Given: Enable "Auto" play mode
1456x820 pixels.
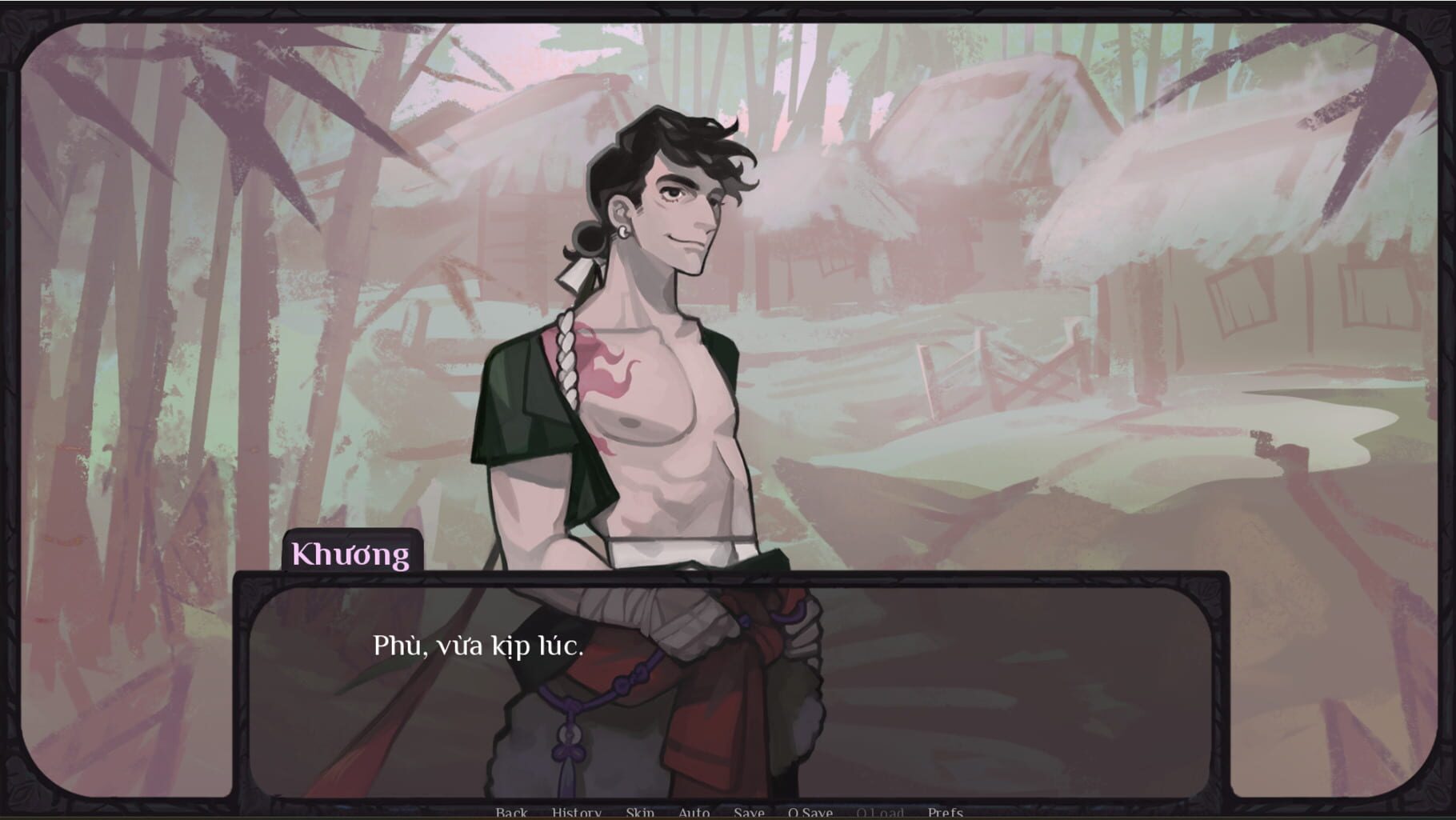Looking at the screenshot, I should point(694,812).
